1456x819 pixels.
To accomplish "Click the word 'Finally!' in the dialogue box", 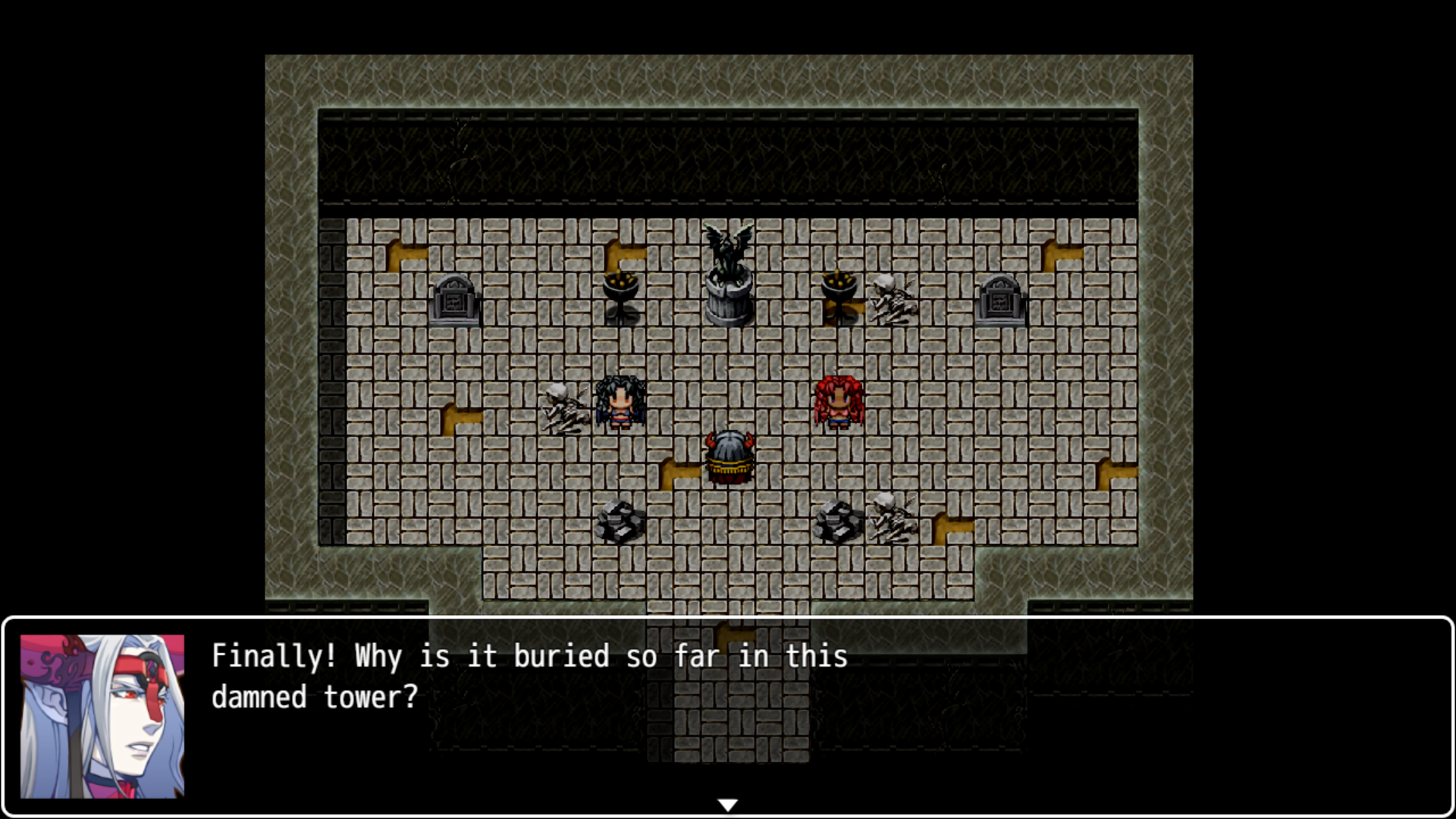I will coord(269,657).
